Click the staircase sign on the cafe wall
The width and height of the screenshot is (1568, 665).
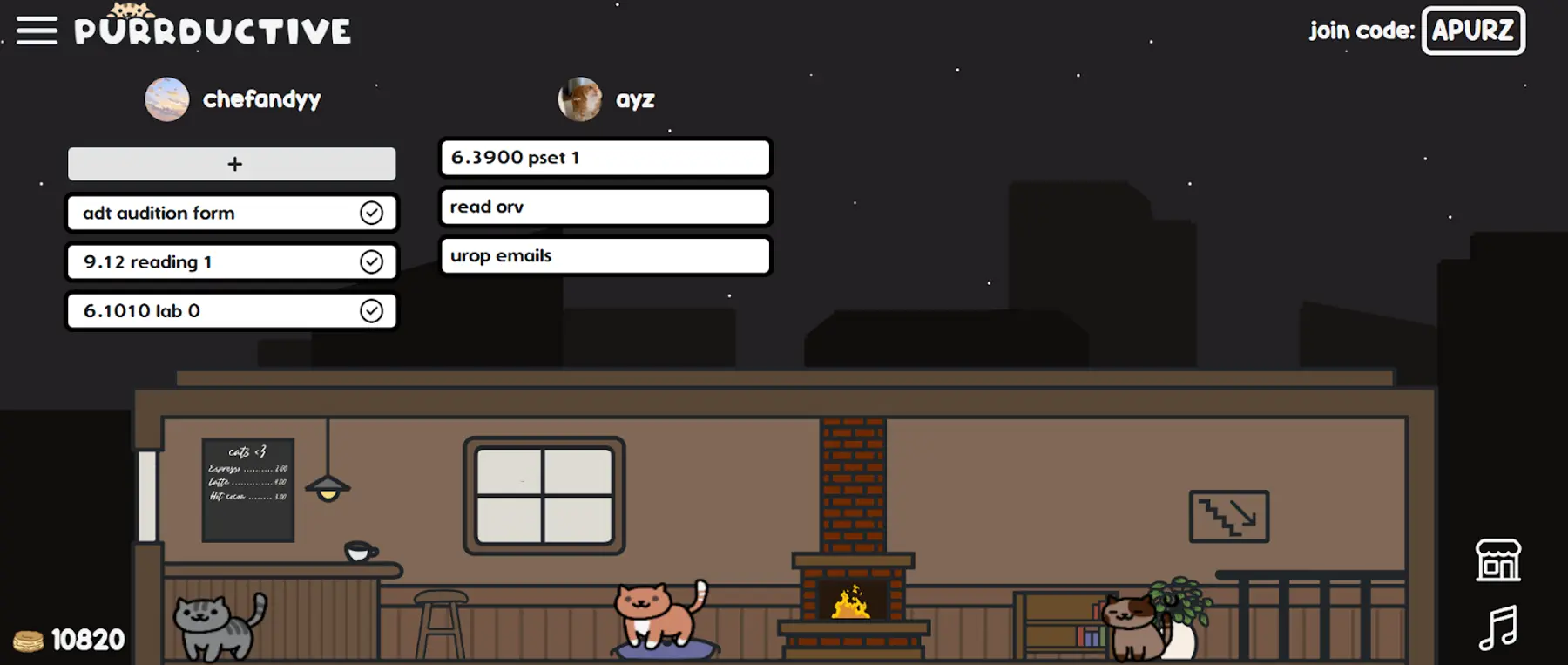1227,518
